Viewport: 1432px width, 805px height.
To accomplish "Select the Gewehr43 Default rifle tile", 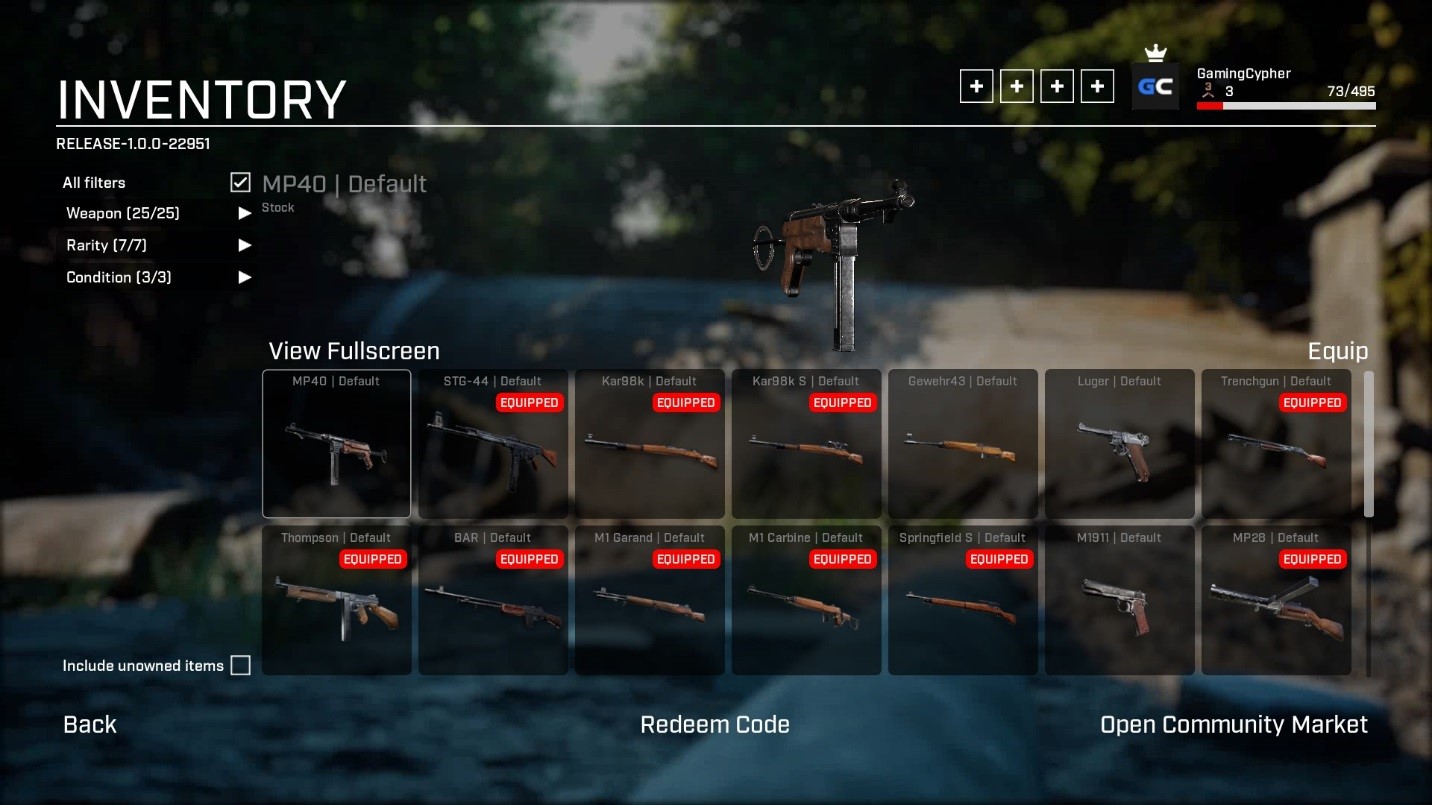I will tap(962, 444).
